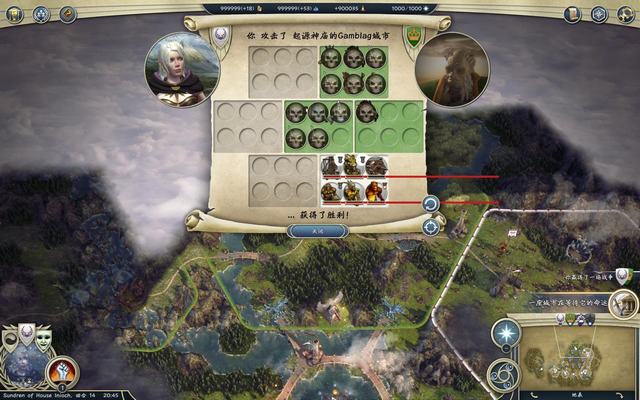Select the enemy commander portrait
This screenshot has width=640, height=400.
click(455, 70)
